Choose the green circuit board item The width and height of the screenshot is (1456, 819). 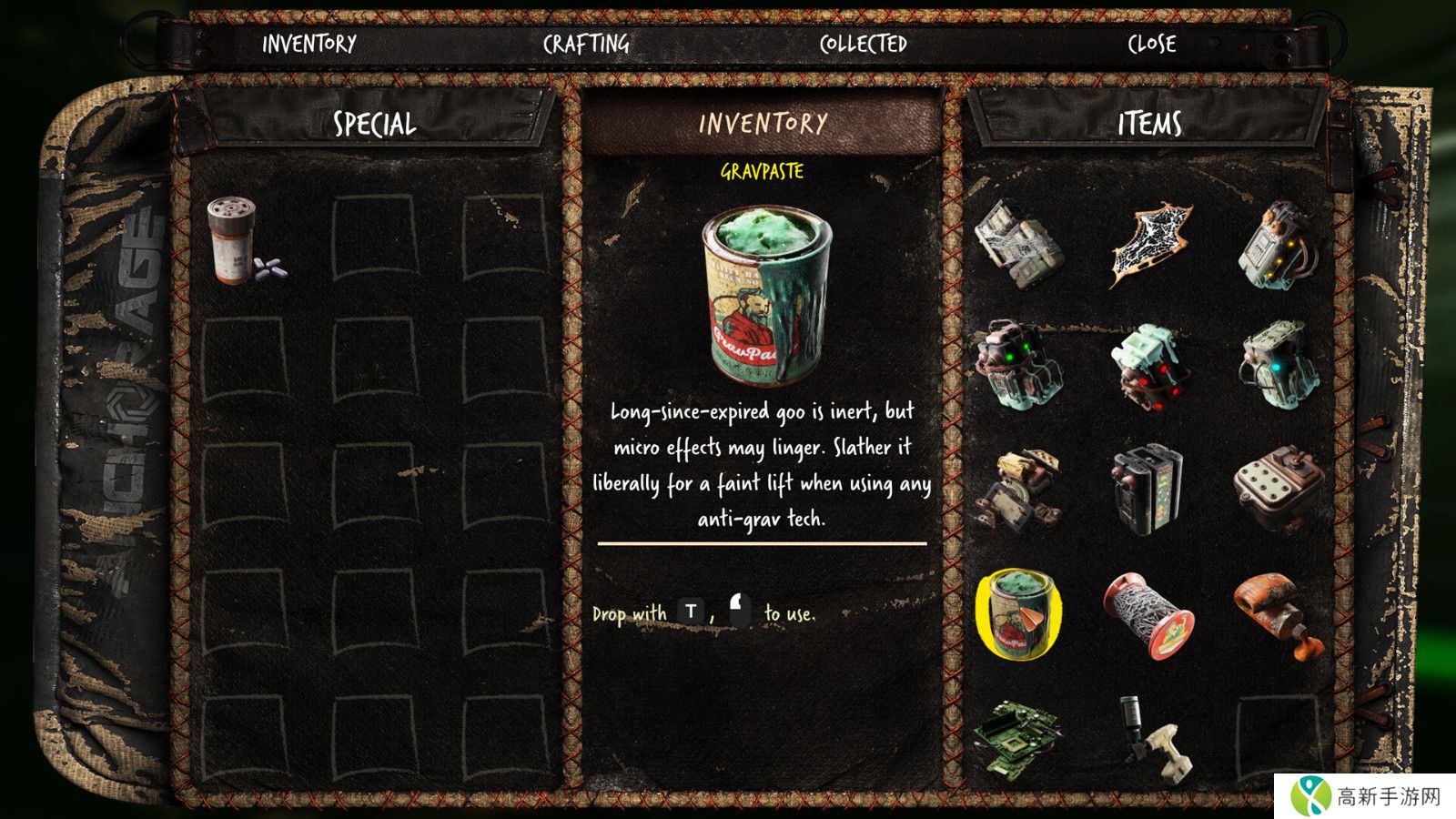point(1018,737)
